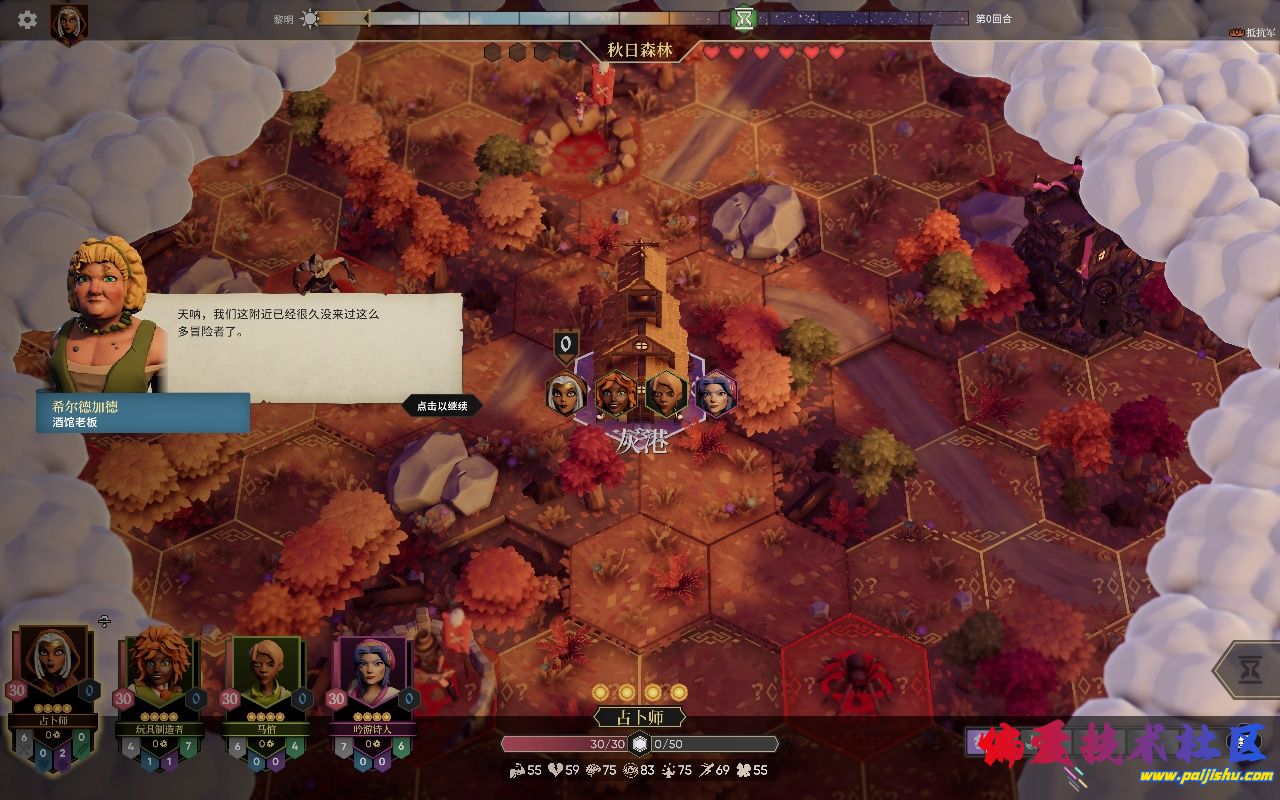
Task: Click 点击以继续 to continue the dialogue
Action: [442, 406]
